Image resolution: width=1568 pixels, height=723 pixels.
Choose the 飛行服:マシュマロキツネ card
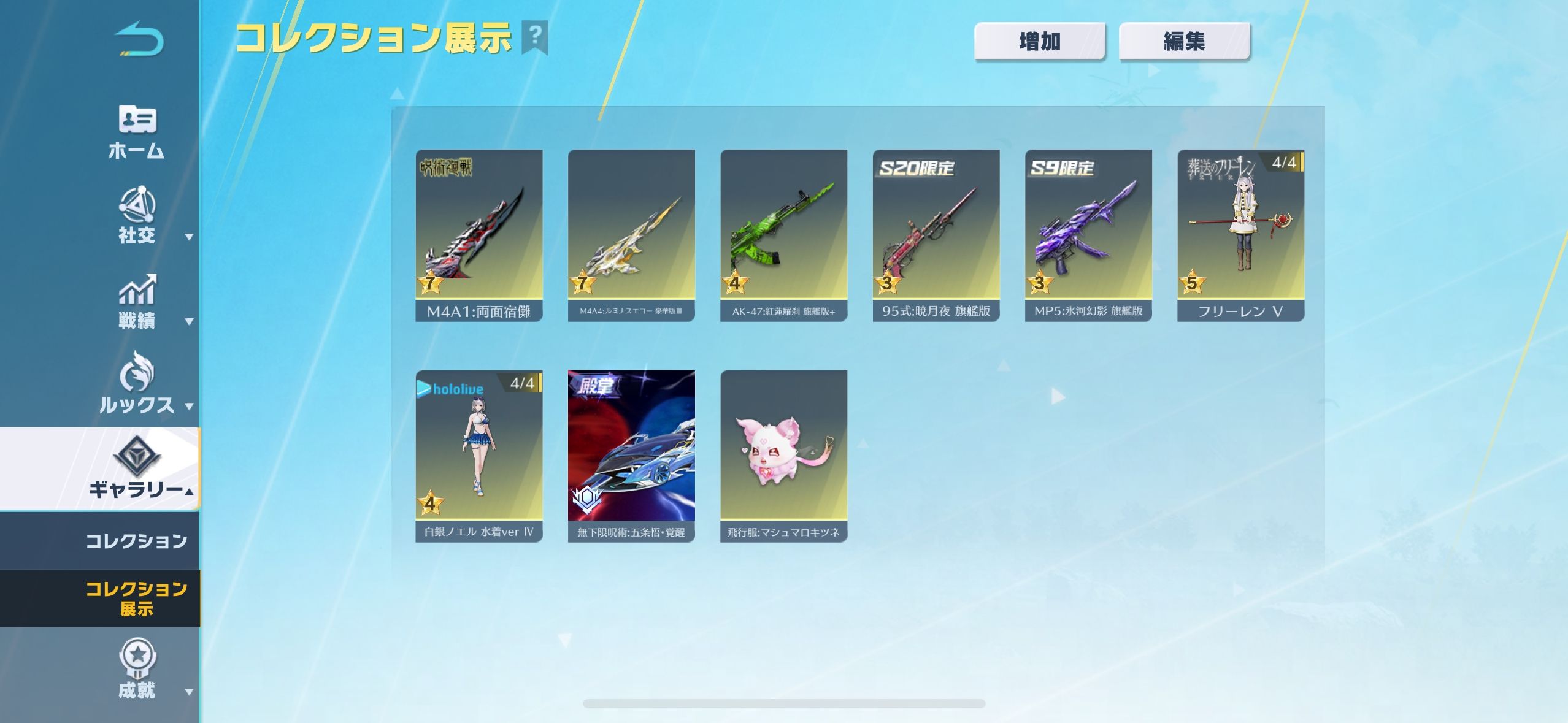point(783,456)
